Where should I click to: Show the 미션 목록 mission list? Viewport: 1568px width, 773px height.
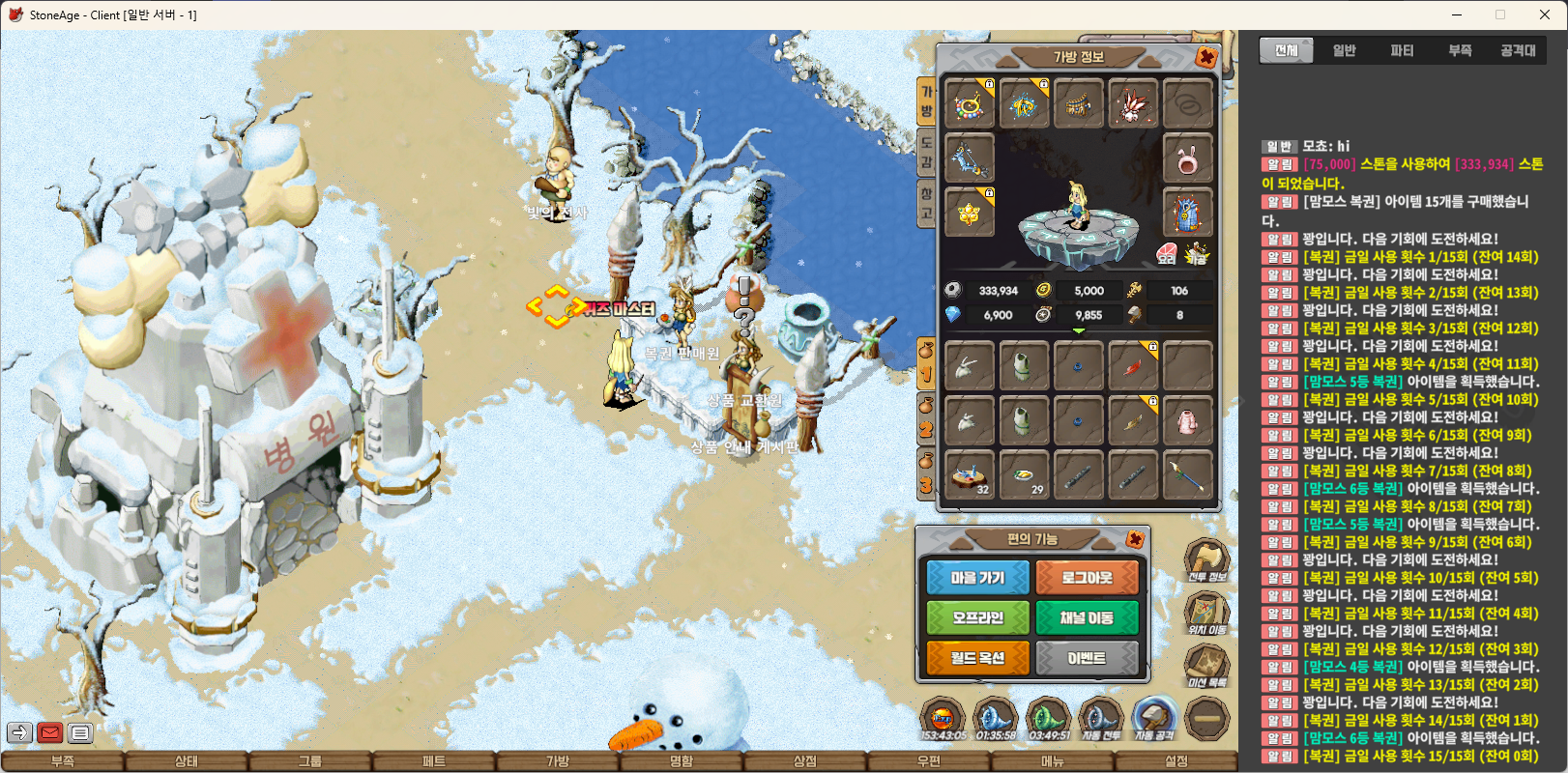(x=1206, y=667)
